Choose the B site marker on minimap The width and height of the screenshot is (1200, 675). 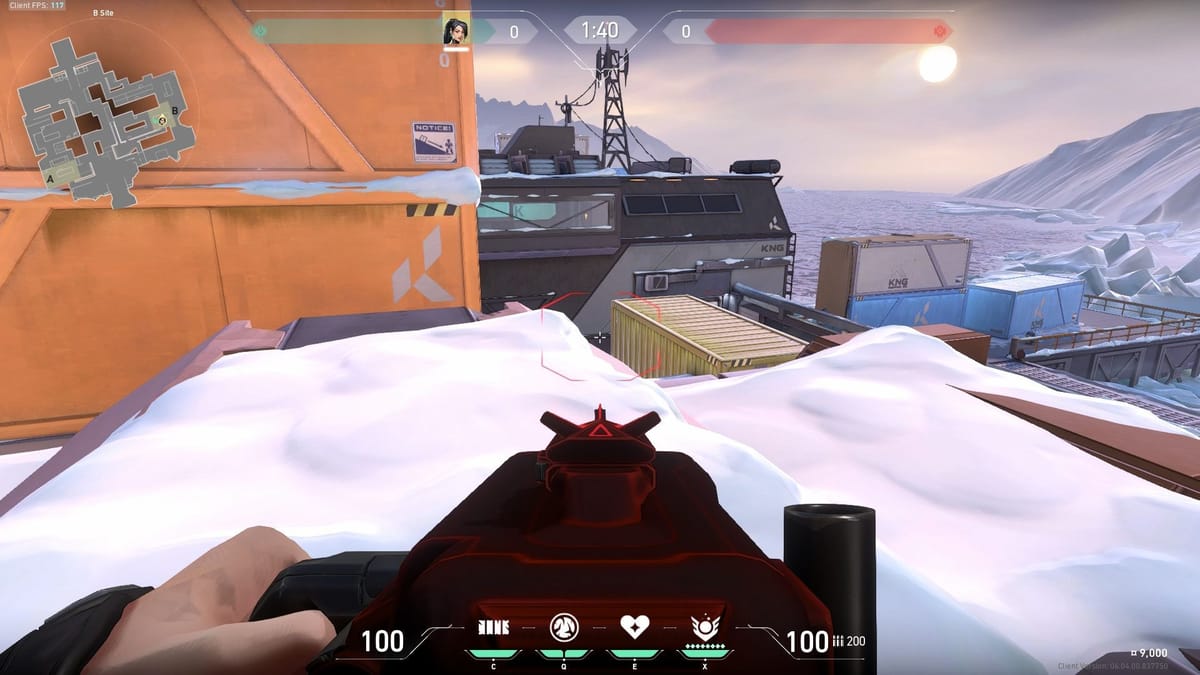point(176,110)
